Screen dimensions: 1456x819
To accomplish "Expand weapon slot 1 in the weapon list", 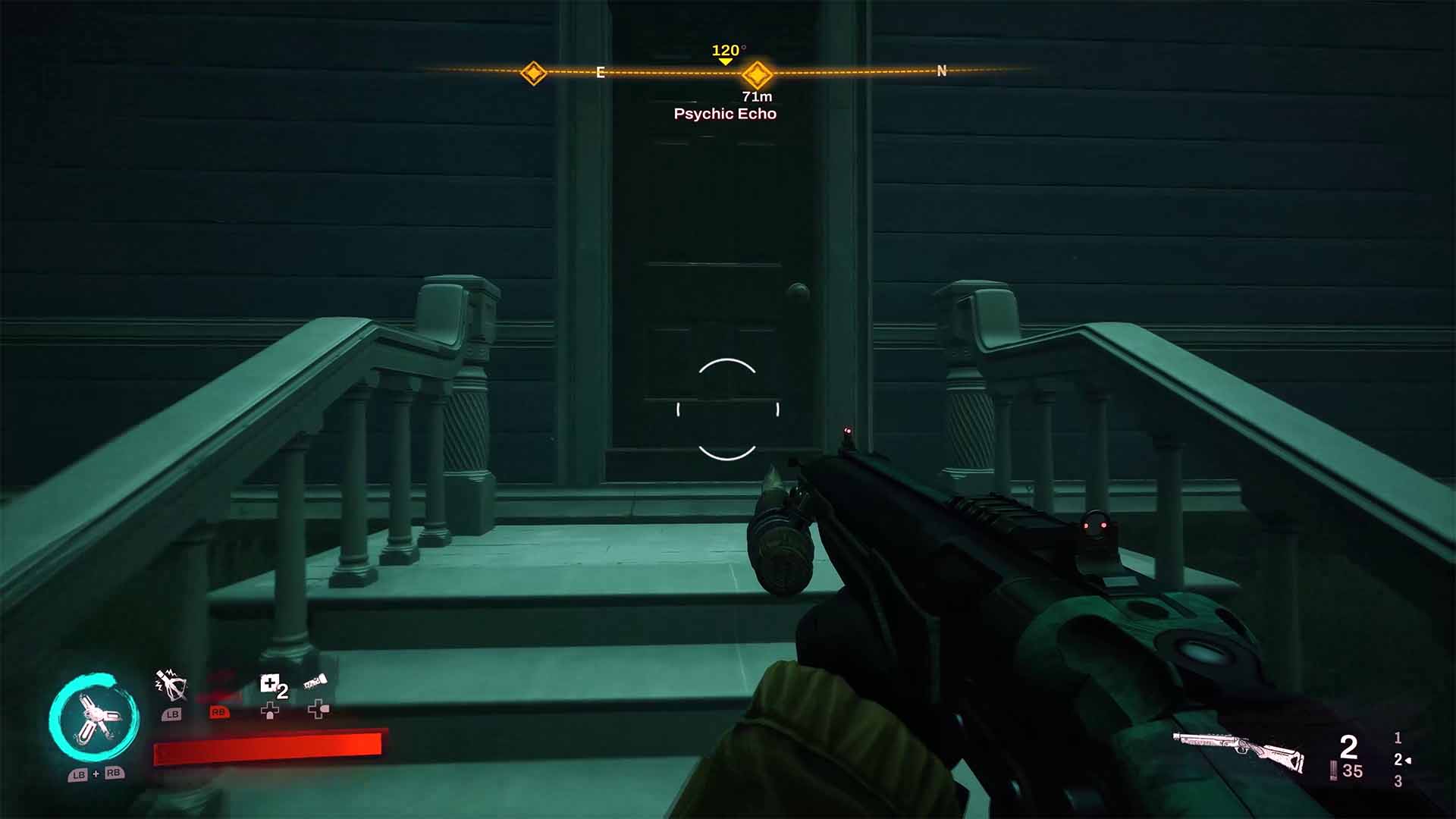I will (x=1398, y=739).
